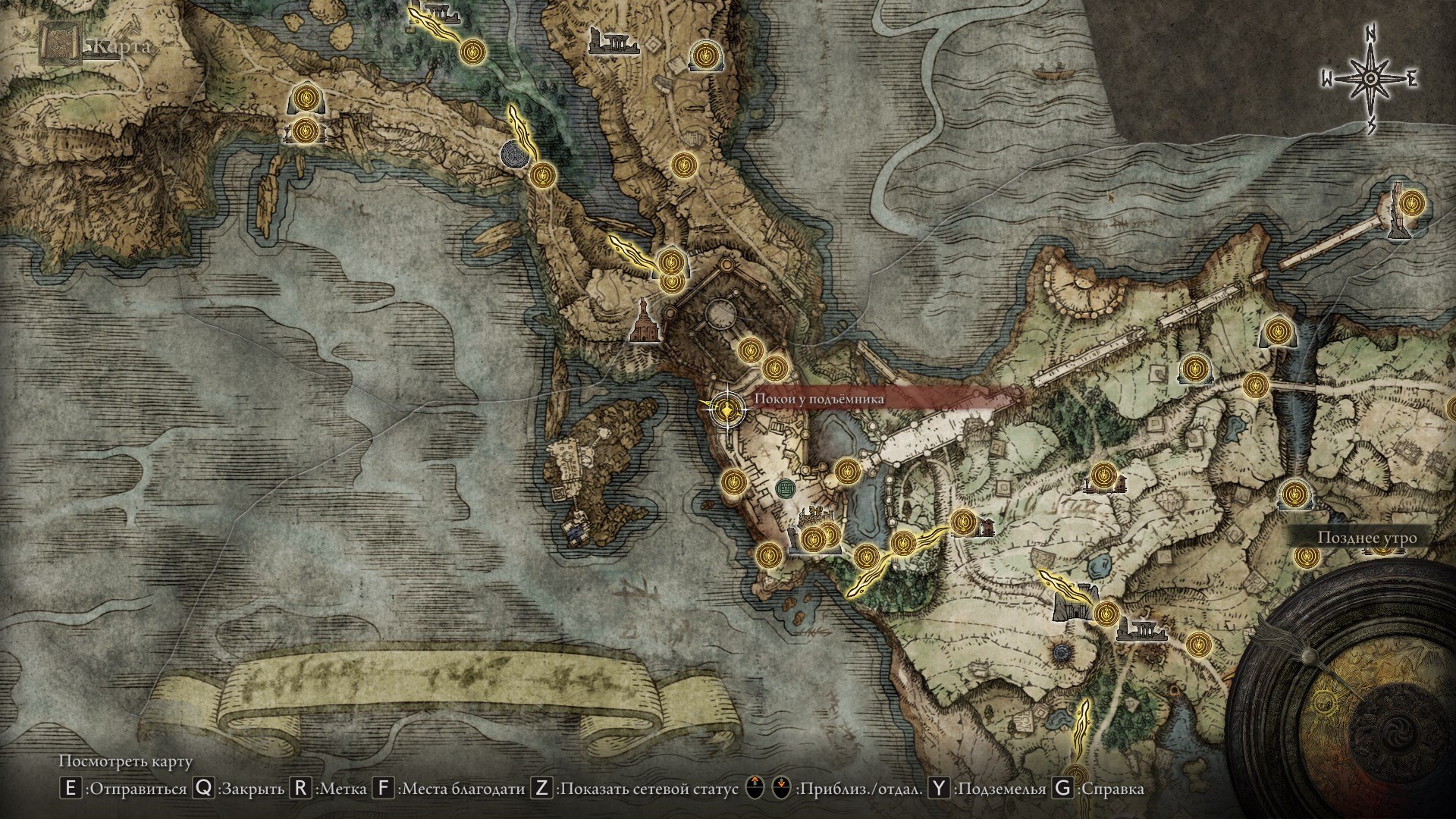Screen dimensions: 1456x819
Task: Click the Карта map title icon
Action: (61, 44)
